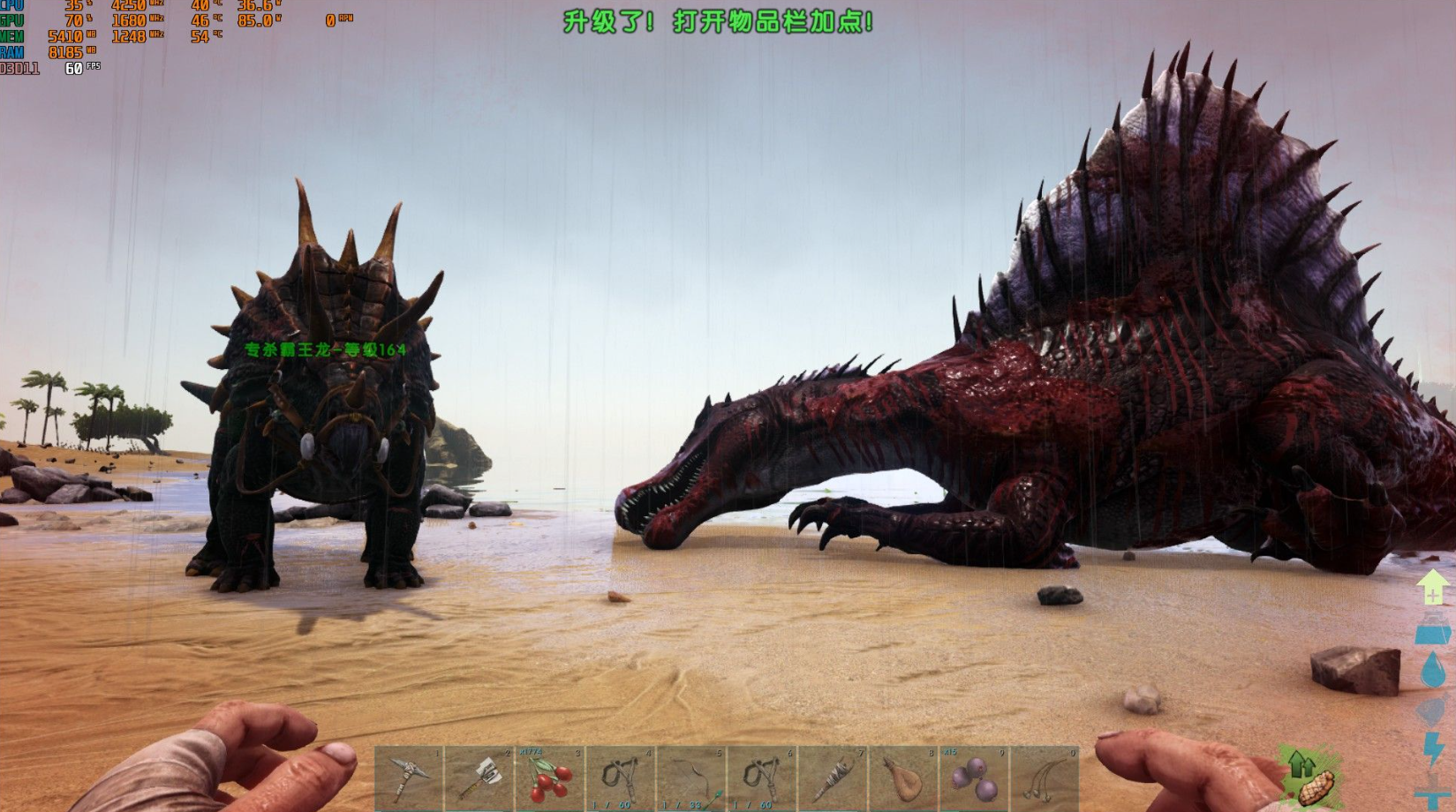Equip the bow with arrows
Image resolution: width=1456 pixels, height=812 pixels.
pyautogui.click(x=691, y=778)
